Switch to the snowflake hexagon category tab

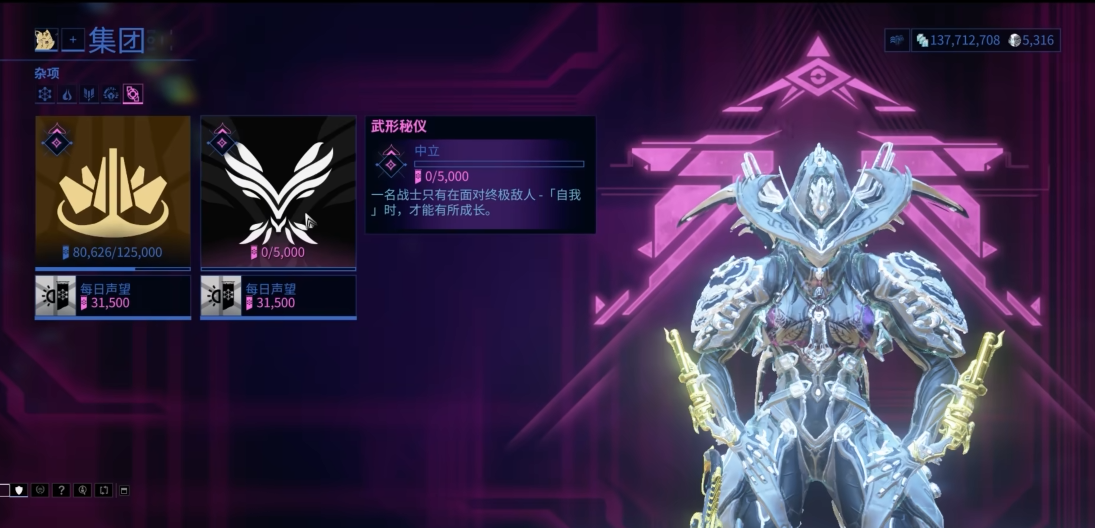point(45,94)
